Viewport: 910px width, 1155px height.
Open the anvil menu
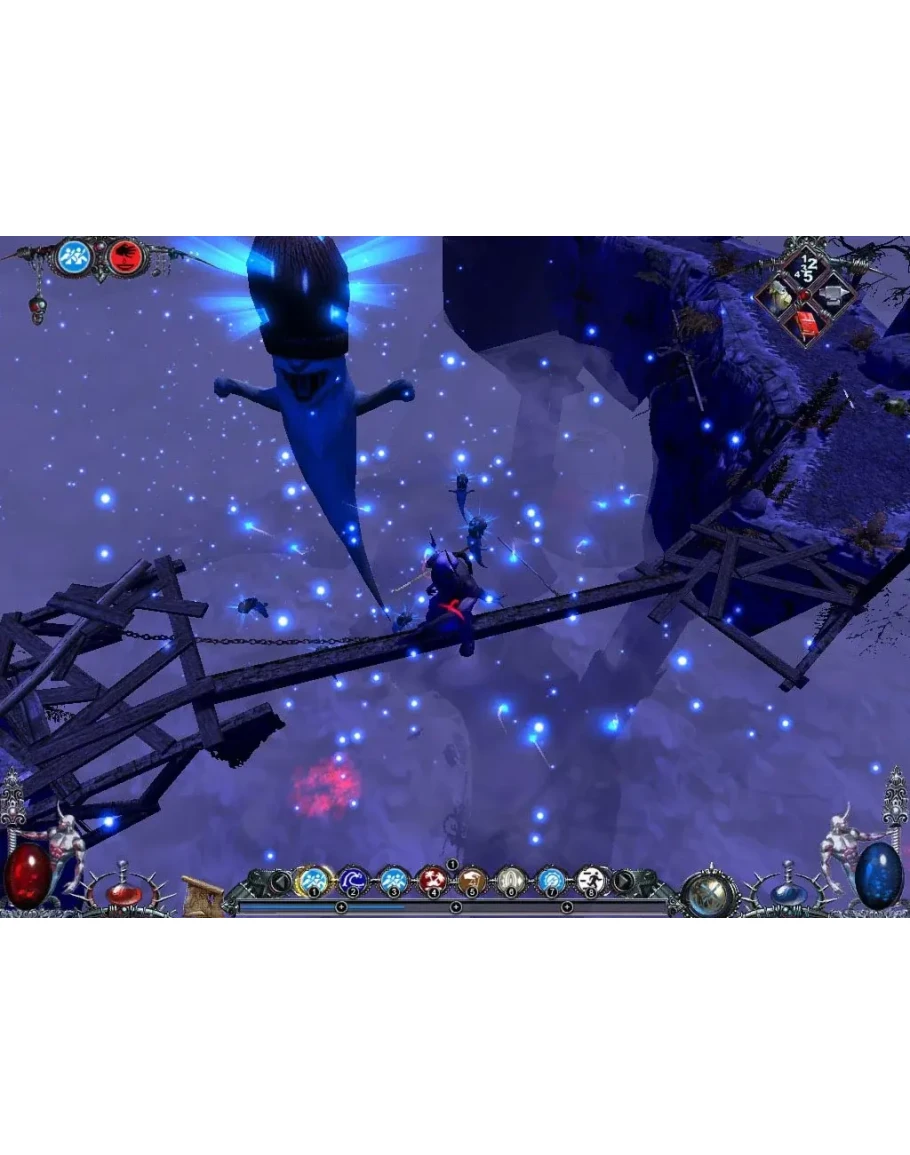(831, 295)
